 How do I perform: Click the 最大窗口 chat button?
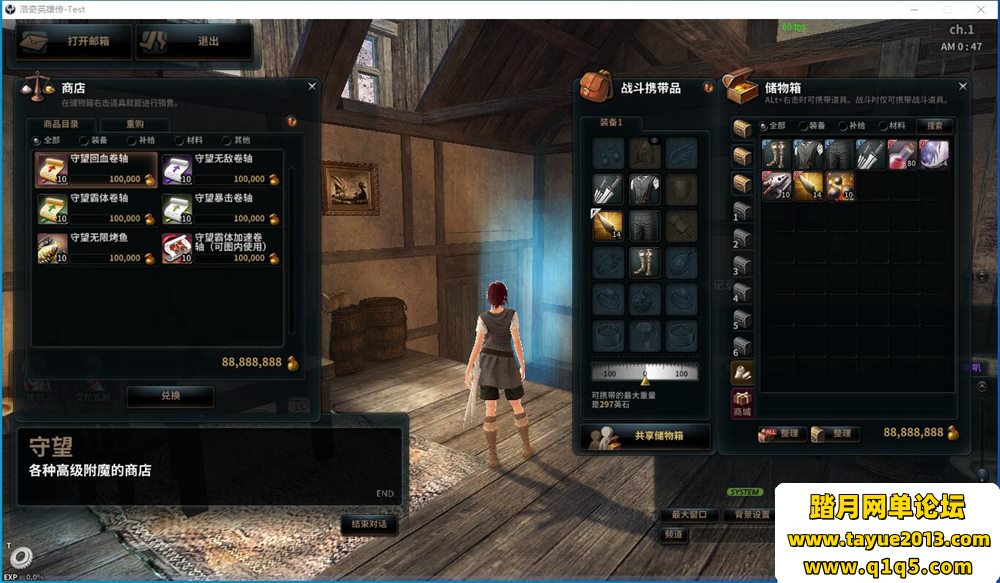pyautogui.click(x=689, y=515)
